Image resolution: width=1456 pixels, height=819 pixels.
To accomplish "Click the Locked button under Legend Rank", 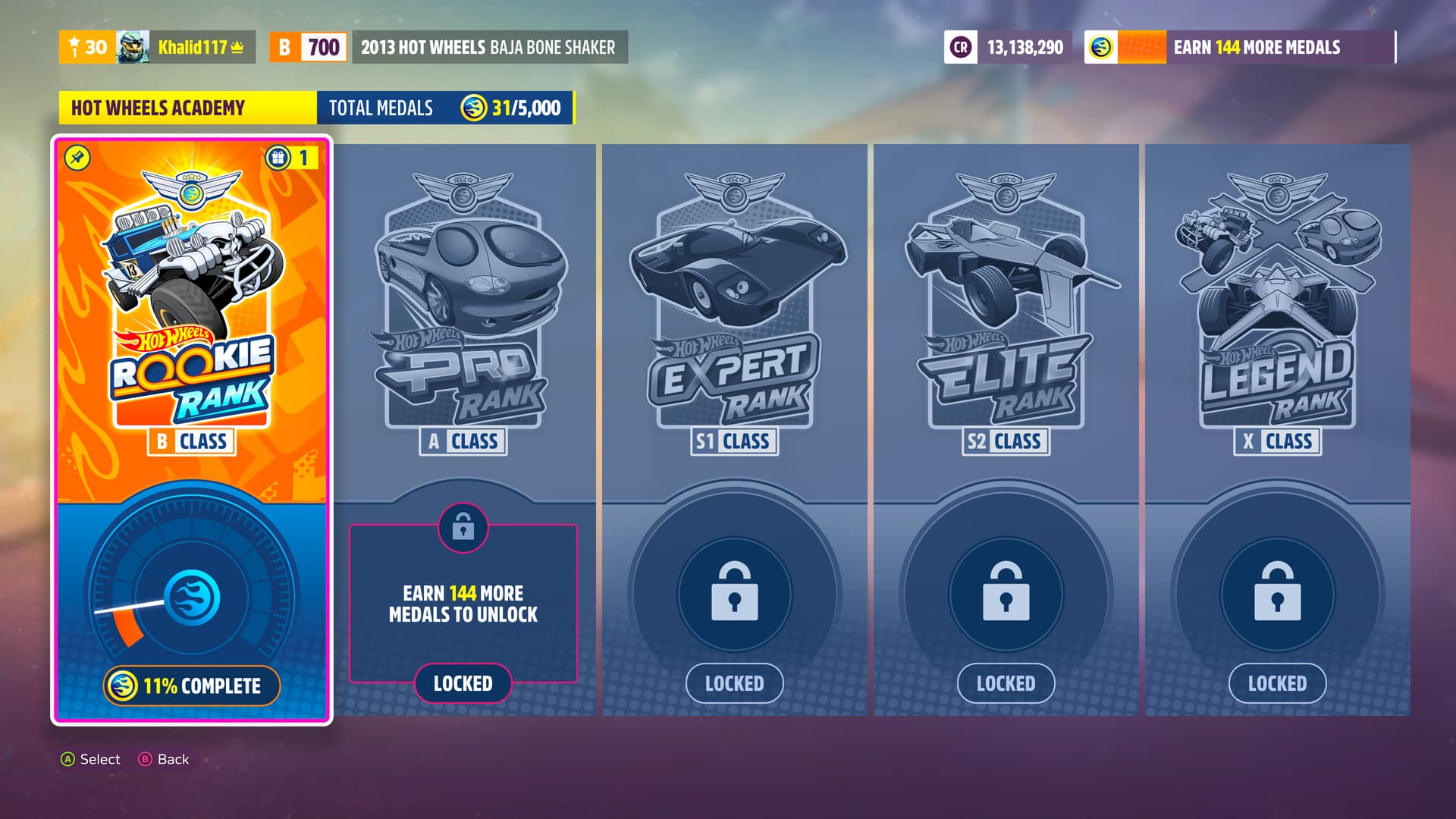I will click(1277, 683).
